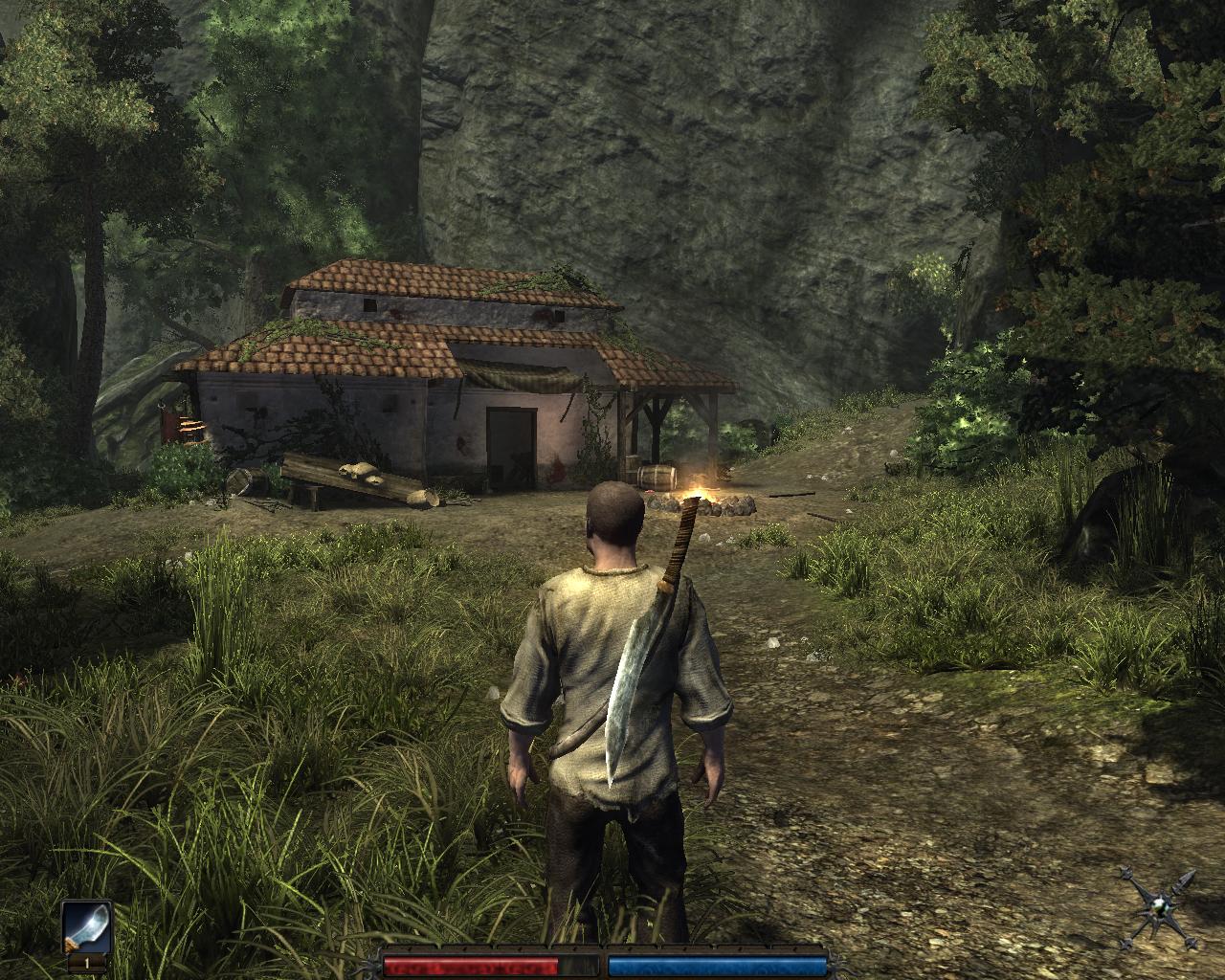Click the compass star icon

1162,907
